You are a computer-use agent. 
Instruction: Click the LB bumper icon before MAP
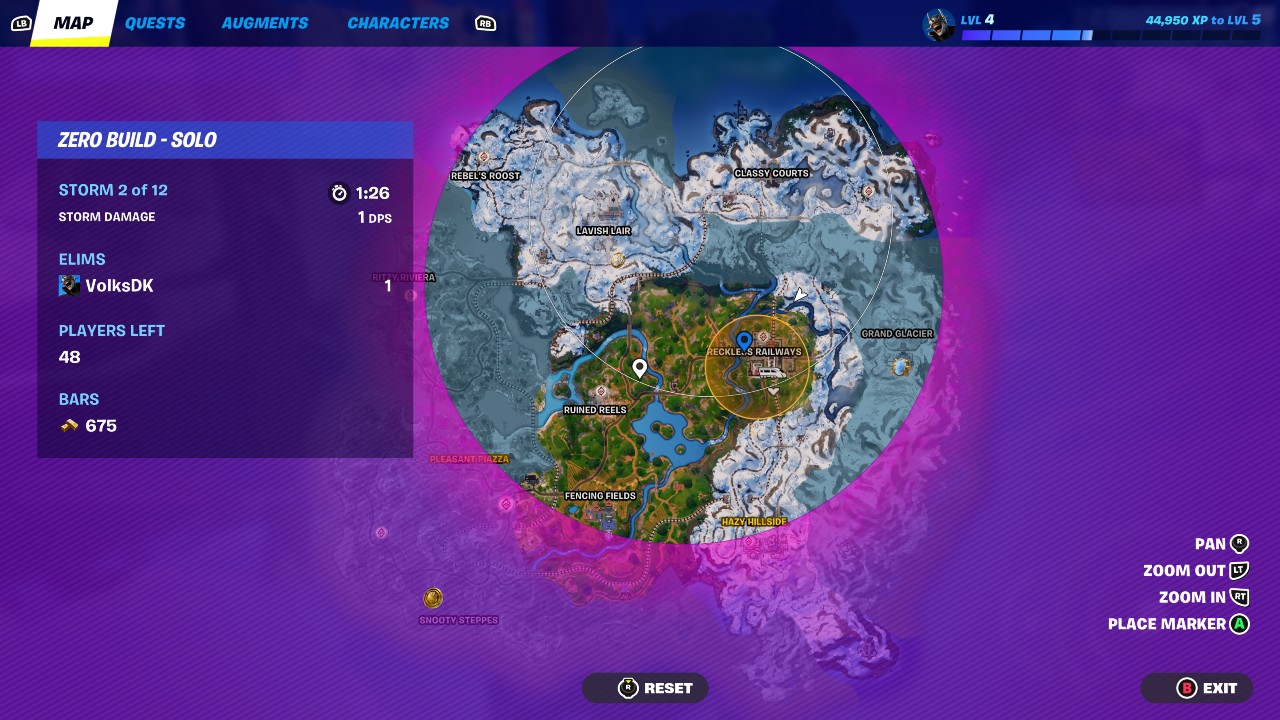[x=20, y=22]
